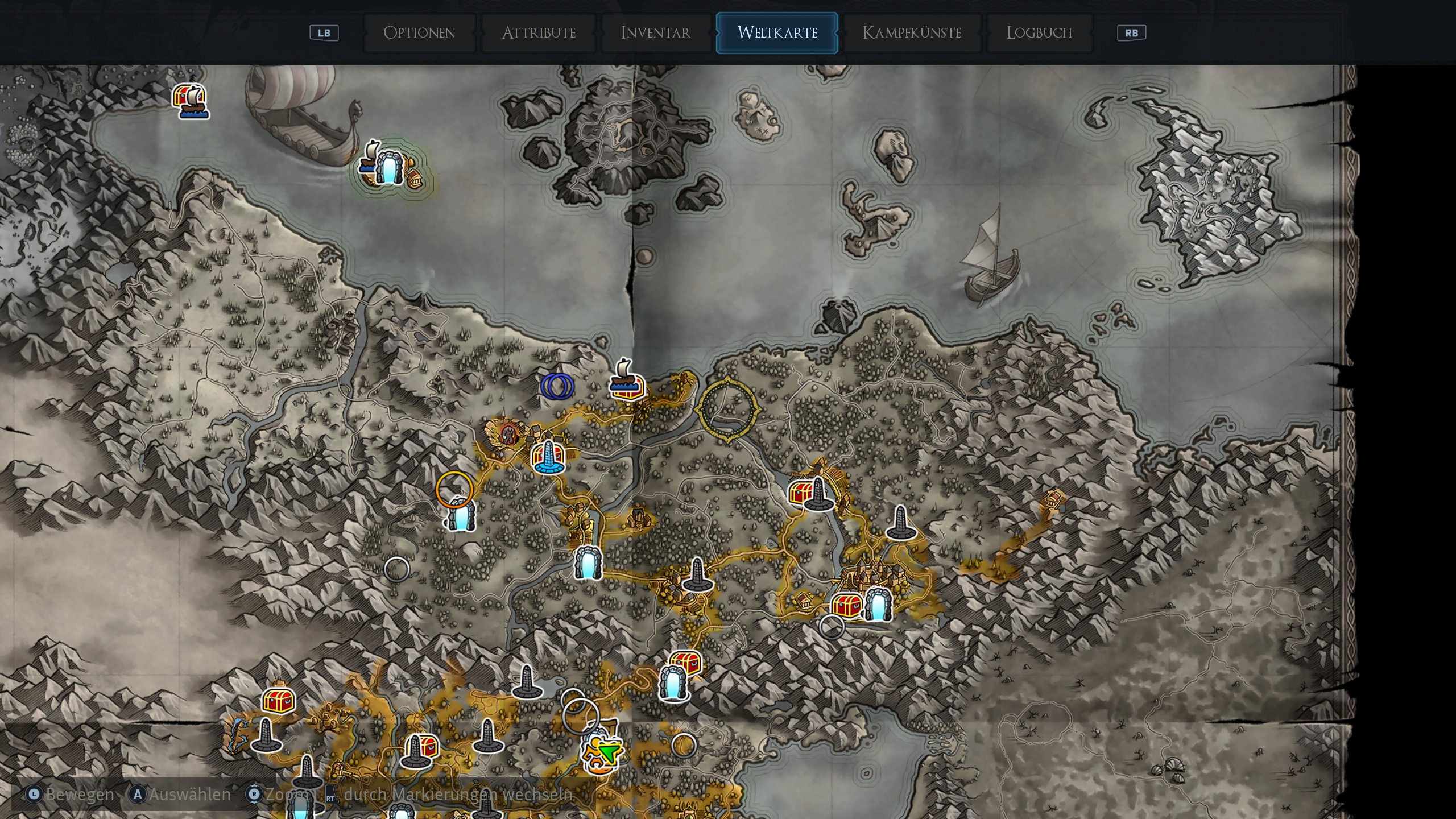Viewport: 1456px width, 819px height.
Task: Go to the Kampfkünste tab
Action: tap(912, 33)
